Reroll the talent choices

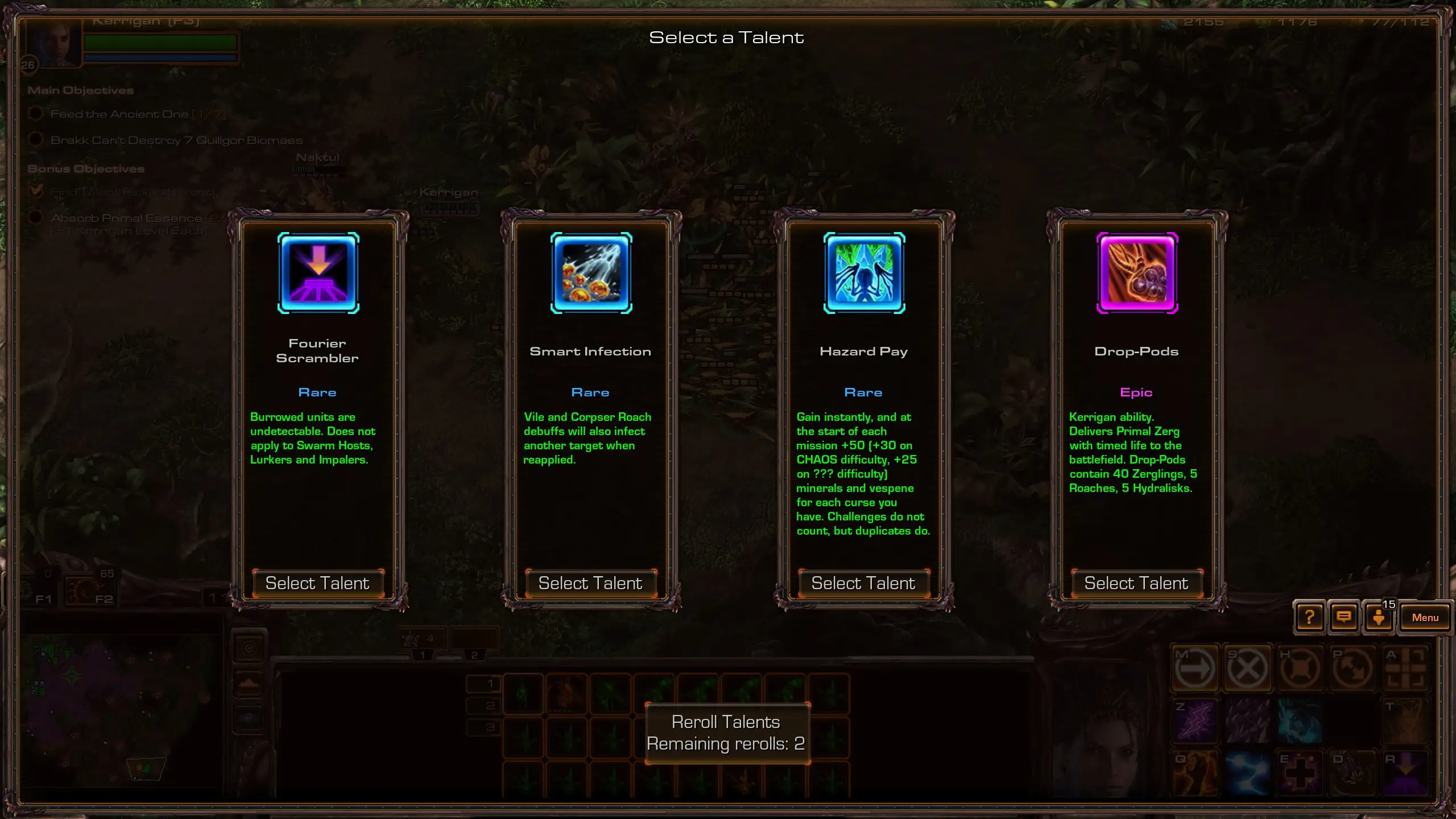click(x=726, y=733)
